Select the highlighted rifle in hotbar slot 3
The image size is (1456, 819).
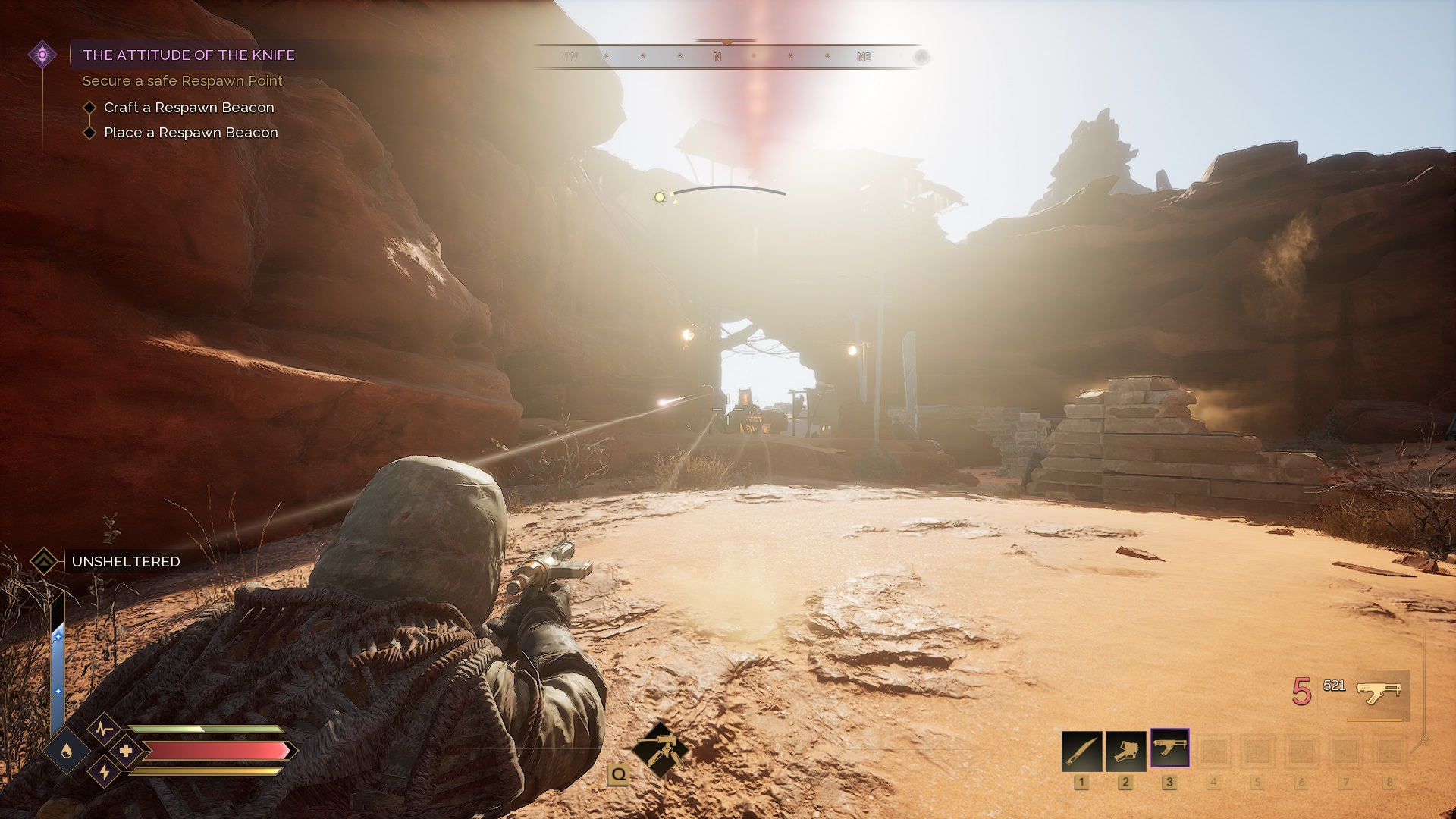[x=1169, y=748]
